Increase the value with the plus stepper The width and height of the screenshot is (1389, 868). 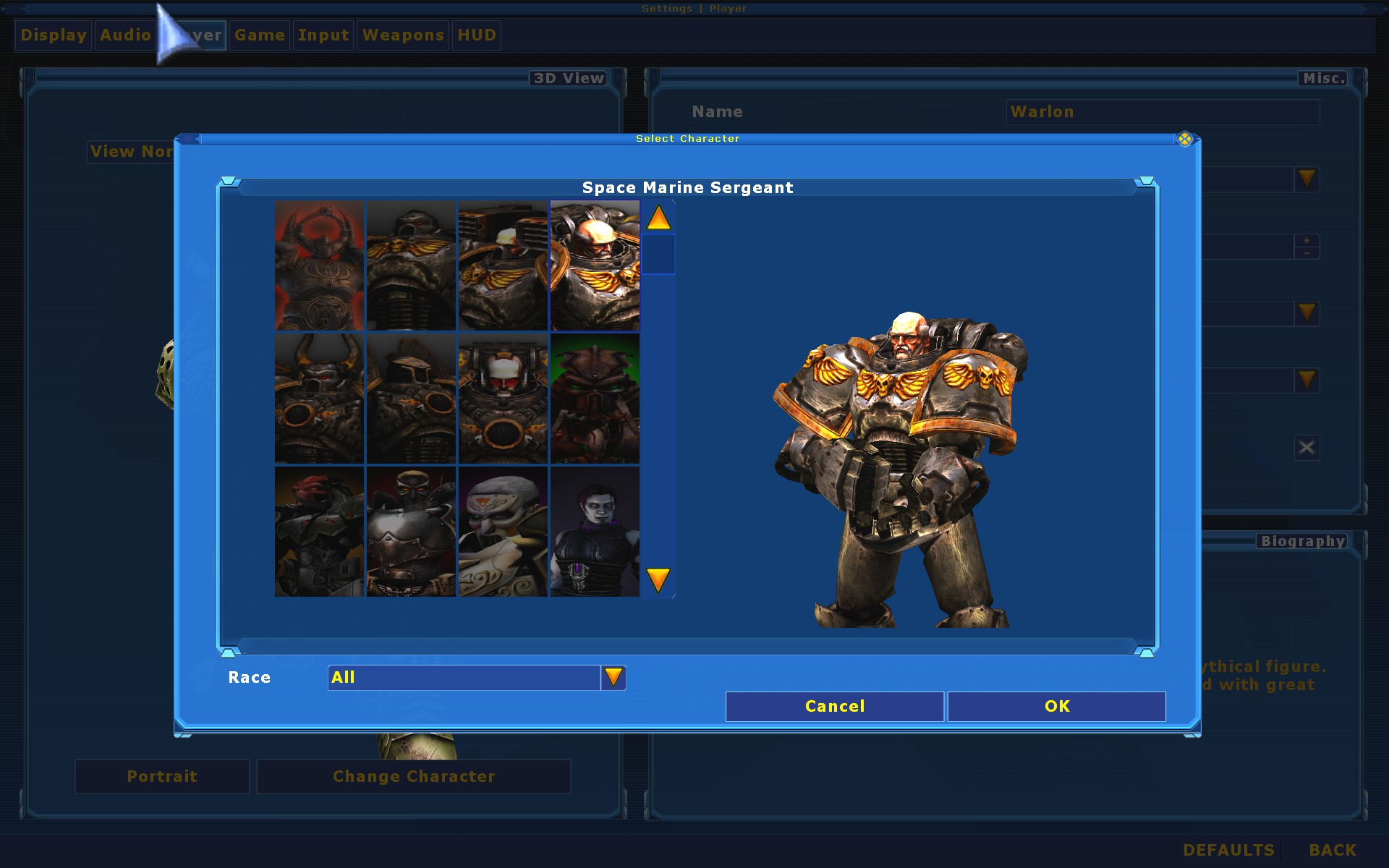[1307, 240]
